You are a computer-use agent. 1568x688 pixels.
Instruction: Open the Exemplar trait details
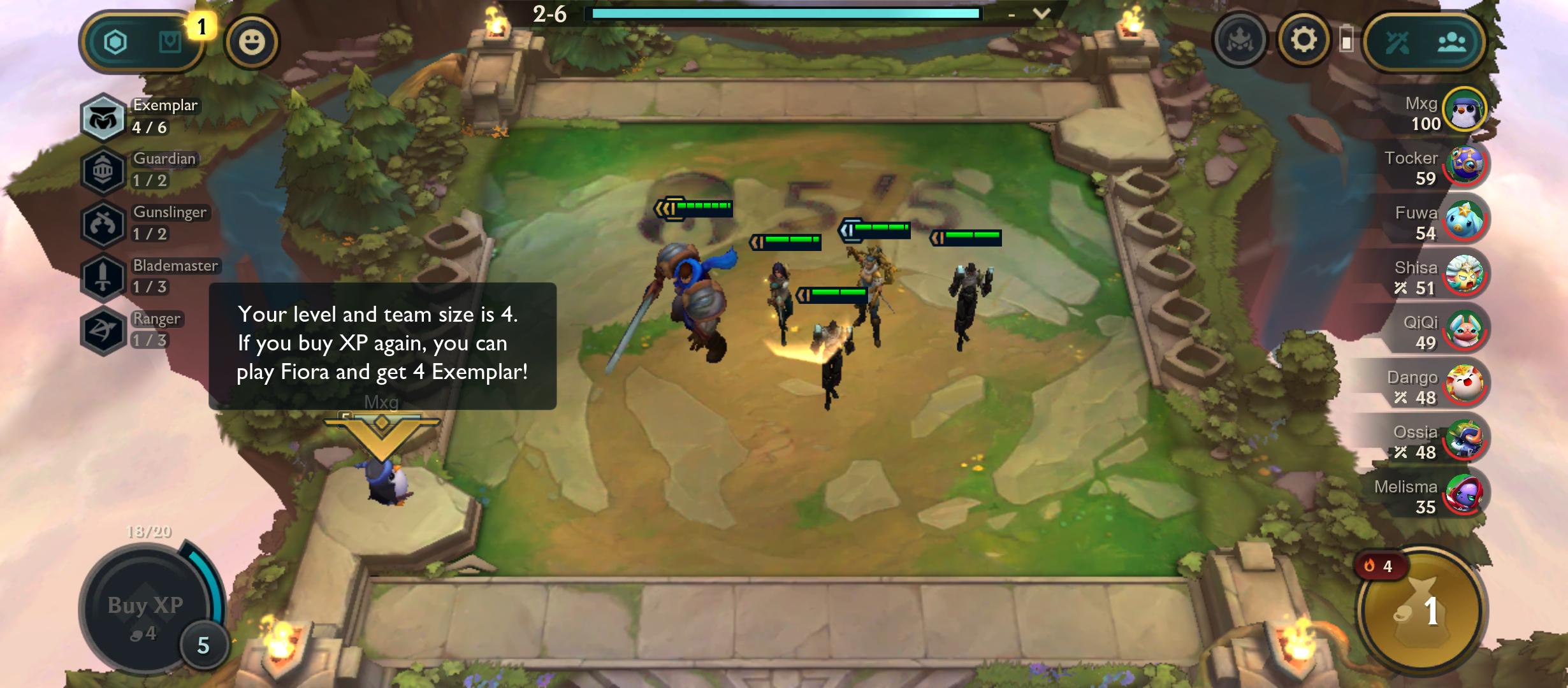tap(102, 118)
